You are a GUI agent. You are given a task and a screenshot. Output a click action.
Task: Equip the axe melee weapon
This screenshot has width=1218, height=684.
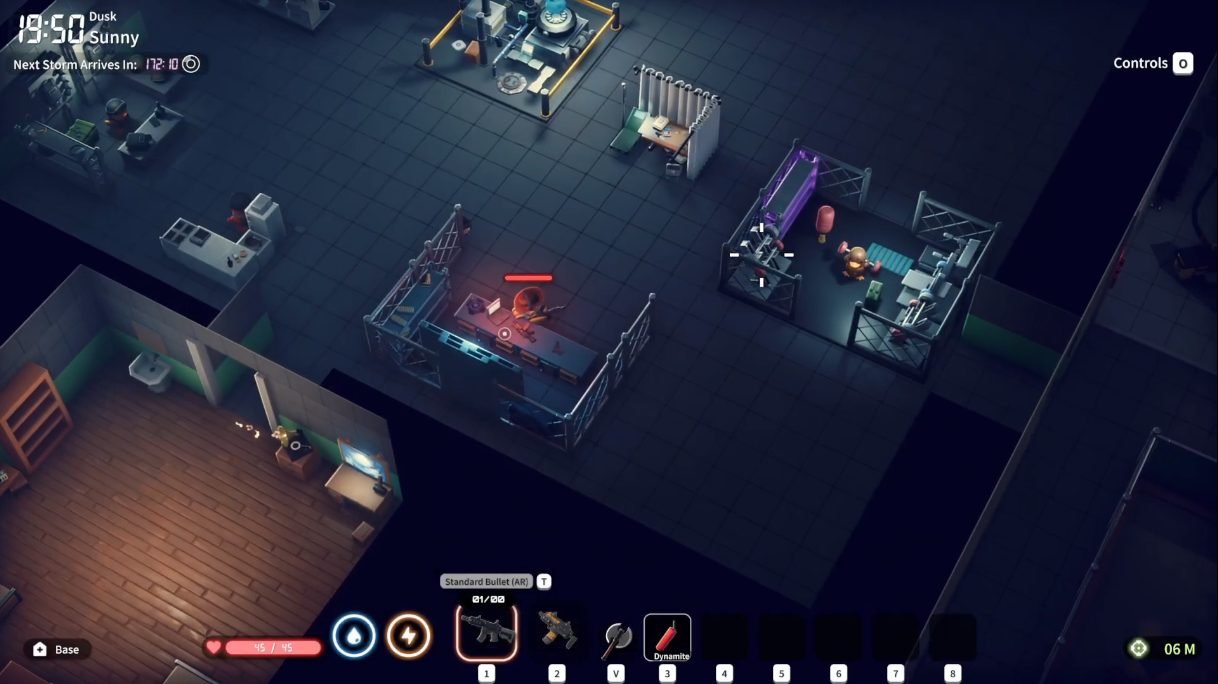point(616,637)
